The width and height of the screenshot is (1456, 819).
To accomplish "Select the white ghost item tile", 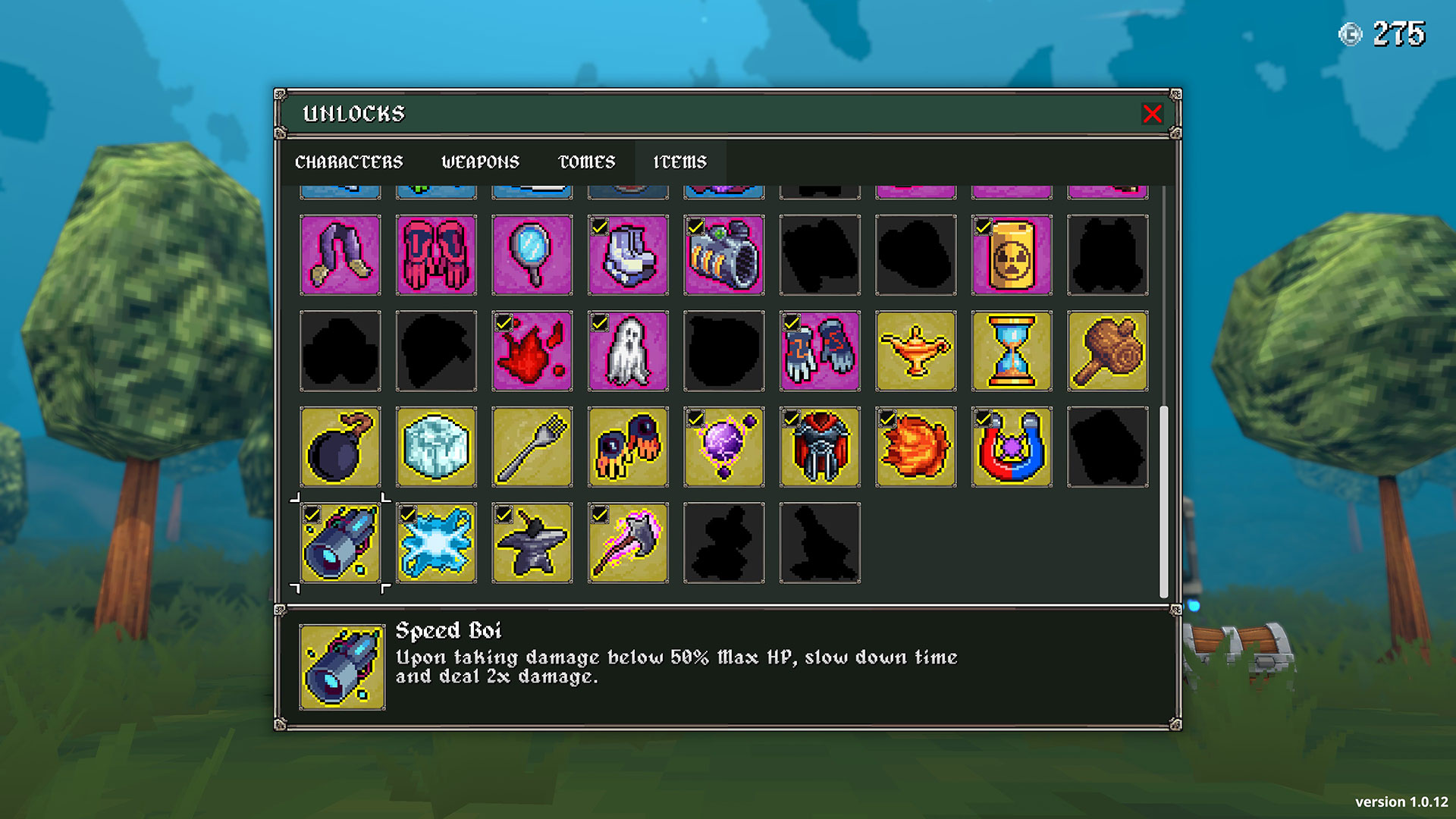I will (628, 351).
